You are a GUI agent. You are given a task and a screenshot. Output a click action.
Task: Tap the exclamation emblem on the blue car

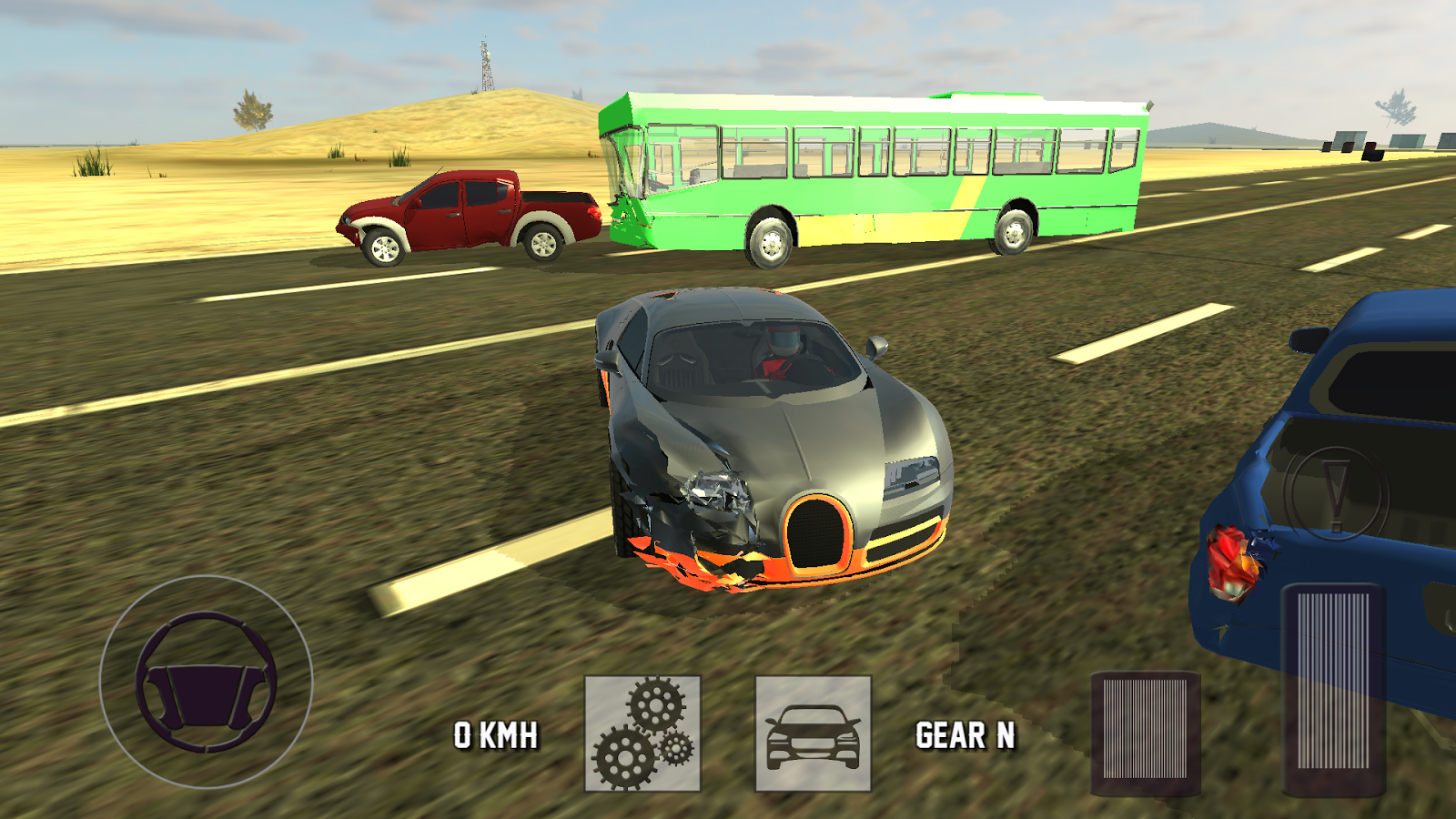pyautogui.click(x=1334, y=495)
